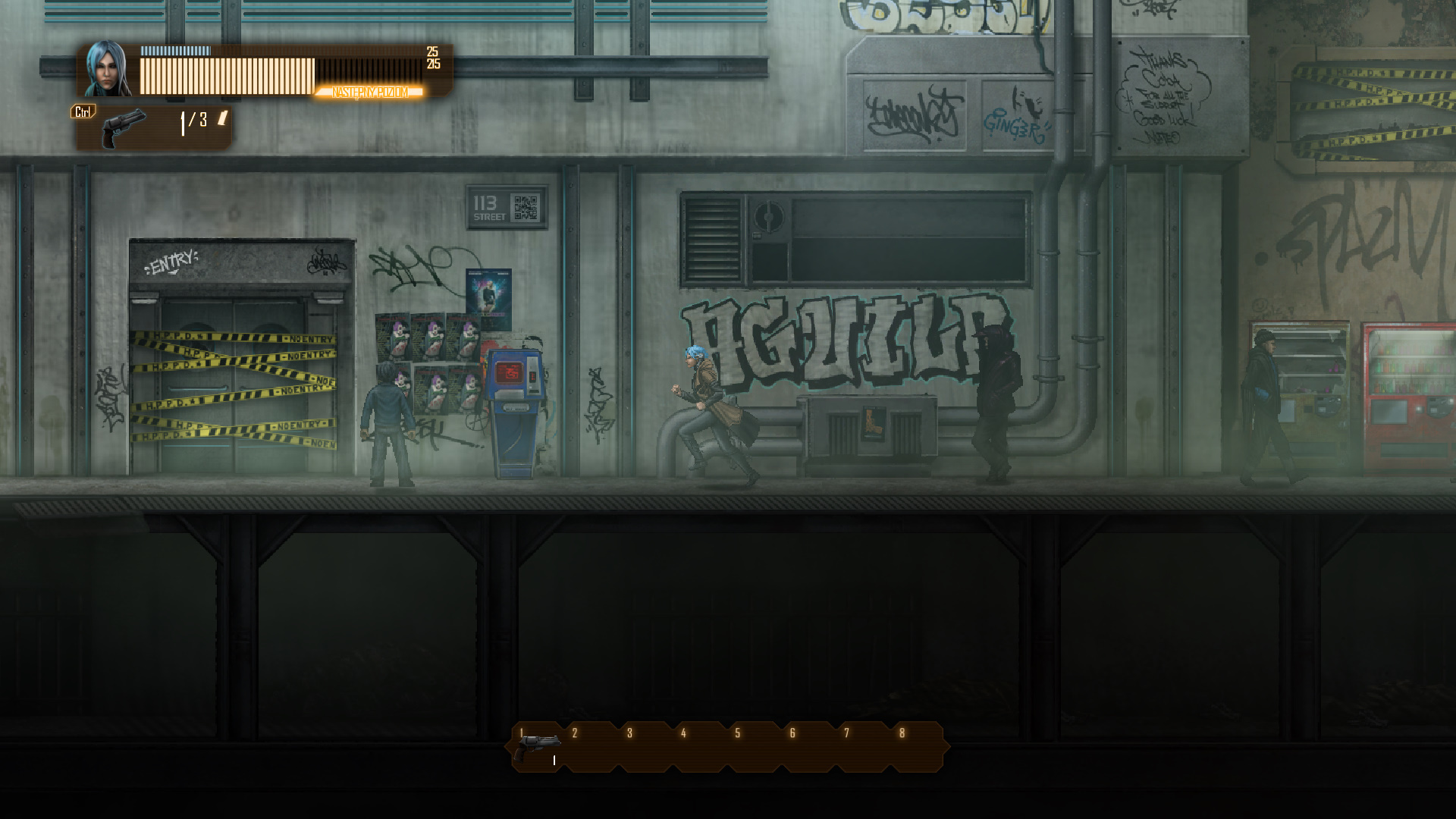Click the blue-haired character portrait
The image size is (1456, 819).
[x=108, y=70]
